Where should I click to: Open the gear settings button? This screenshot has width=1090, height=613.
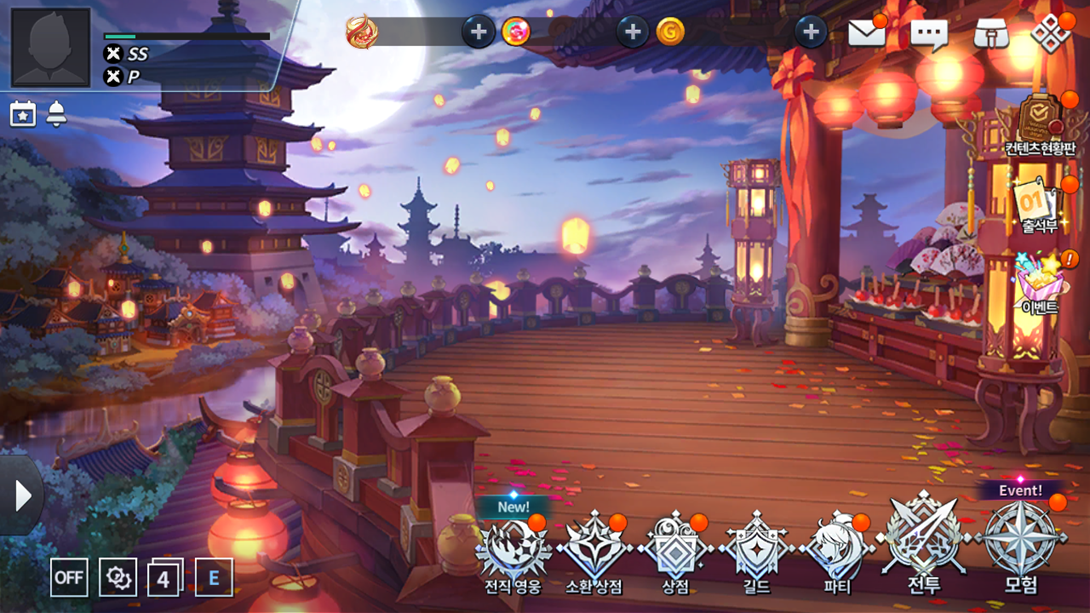(117, 577)
